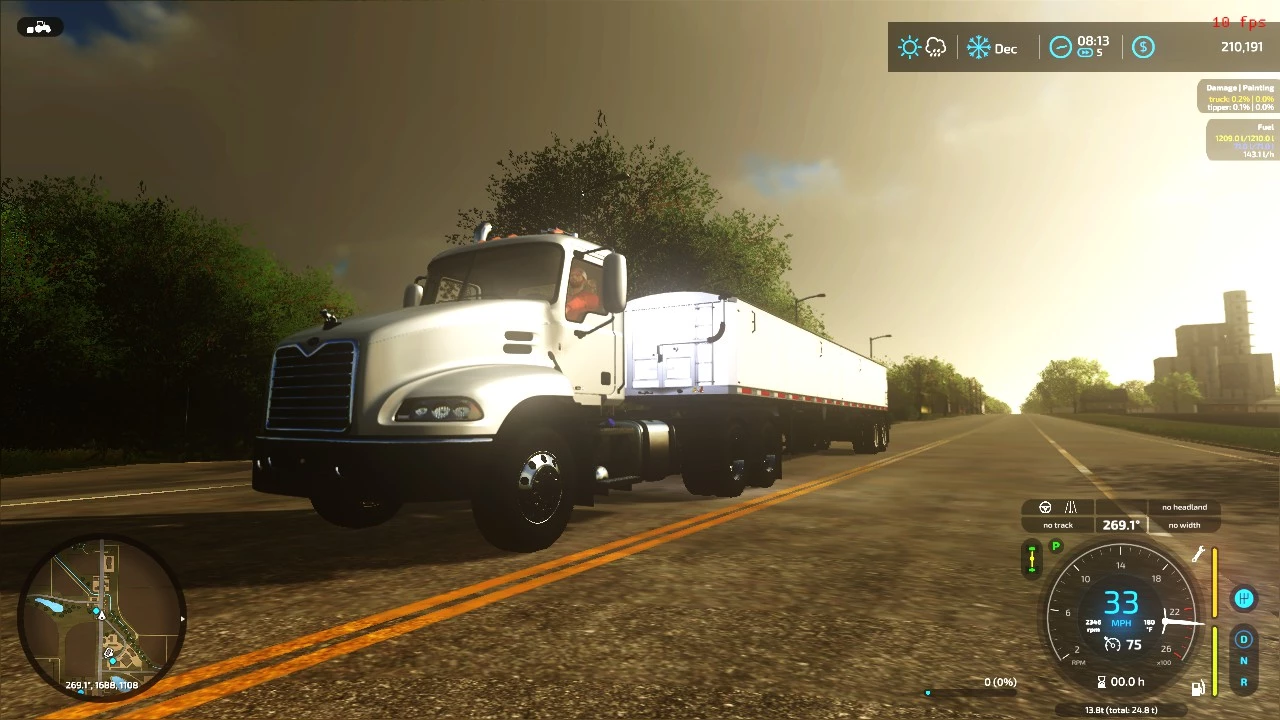This screenshot has height=720, width=1280.
Task: Open the clock time icon
Action: [x=1060, y=47]
